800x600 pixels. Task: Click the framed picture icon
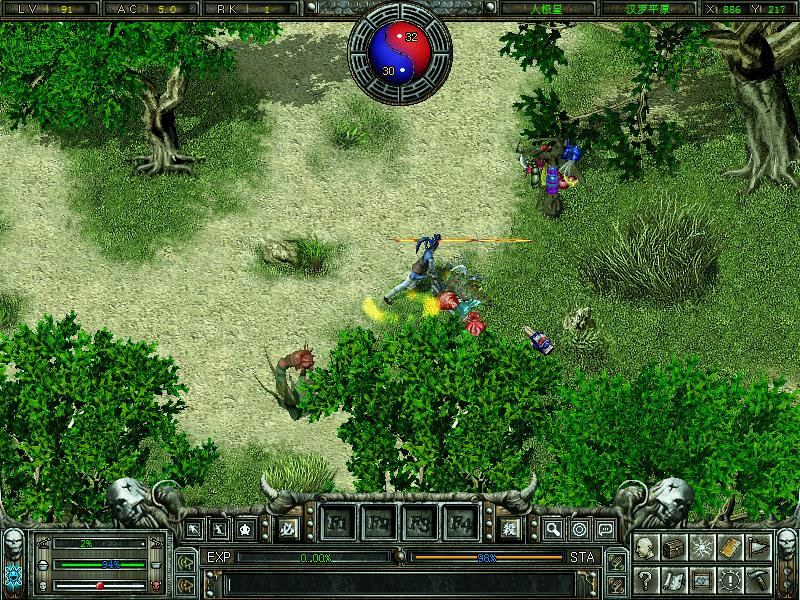pos(703,578)
